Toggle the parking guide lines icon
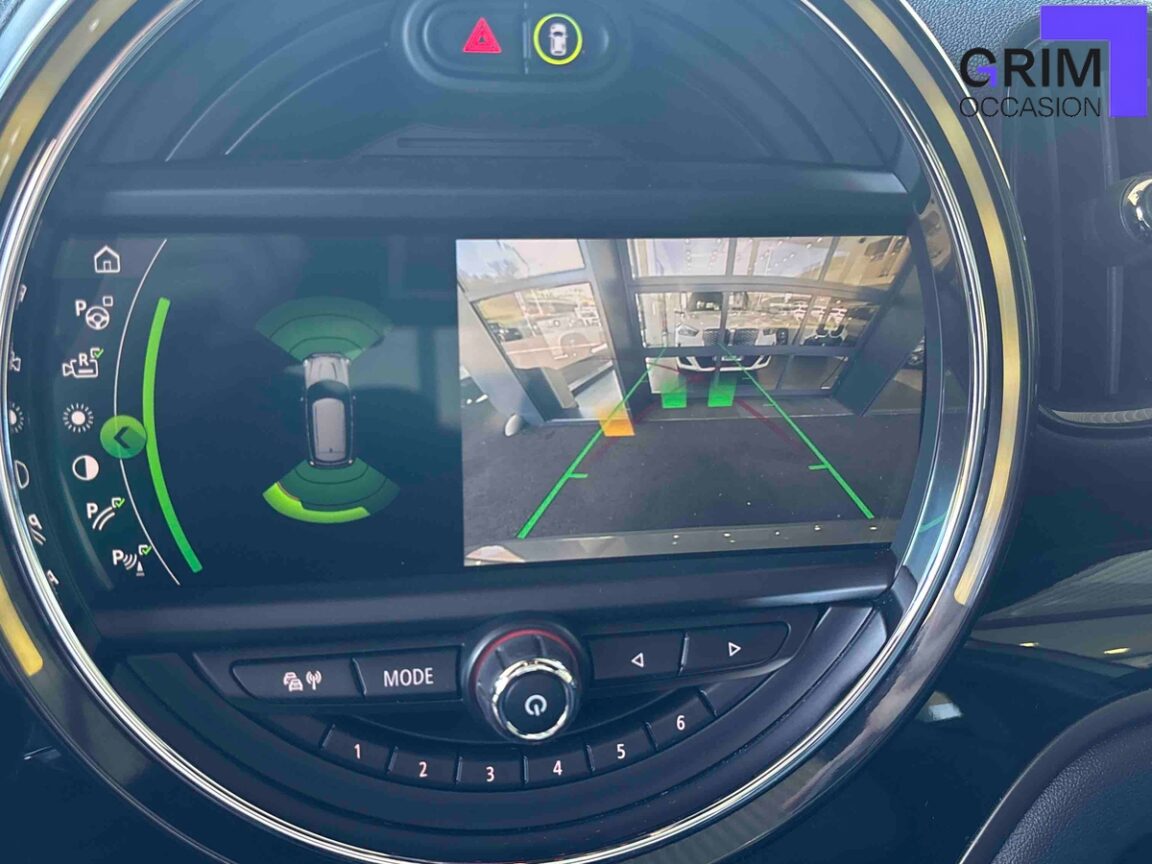The height and width of the screenshot is (864, 1152). (103, 514)
